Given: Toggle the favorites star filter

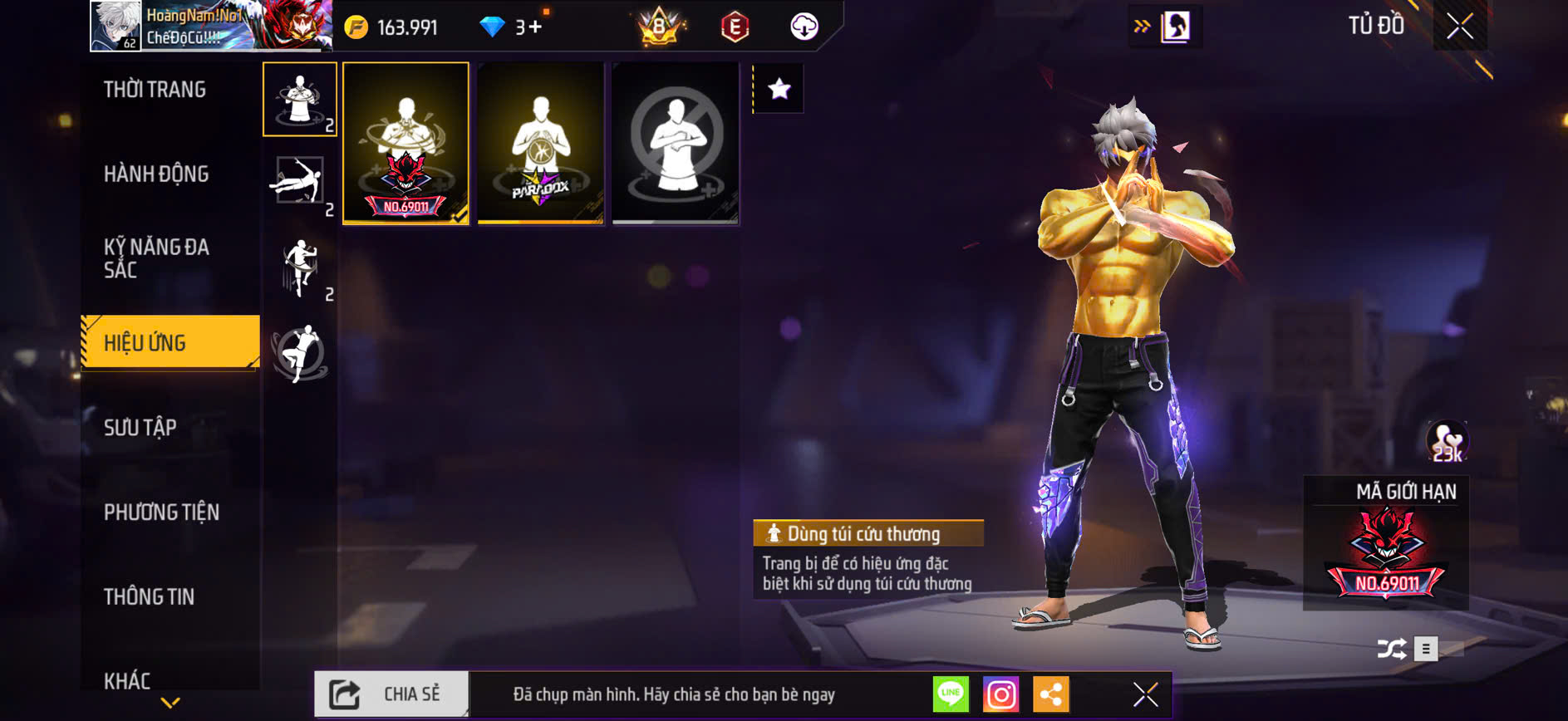Looking at the screenshot, I should click(778, 89).
